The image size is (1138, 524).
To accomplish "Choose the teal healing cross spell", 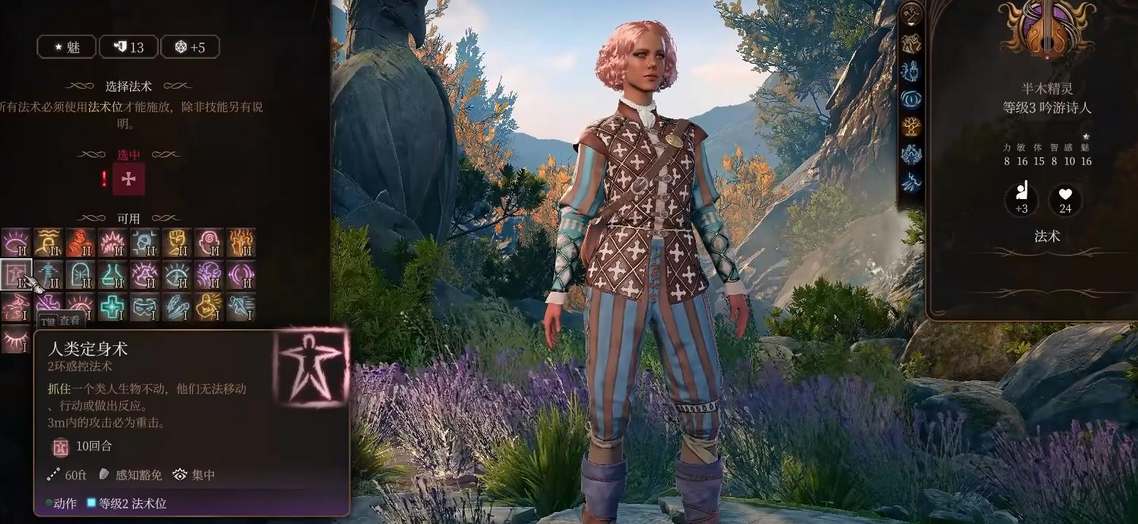I will point(112,306).
